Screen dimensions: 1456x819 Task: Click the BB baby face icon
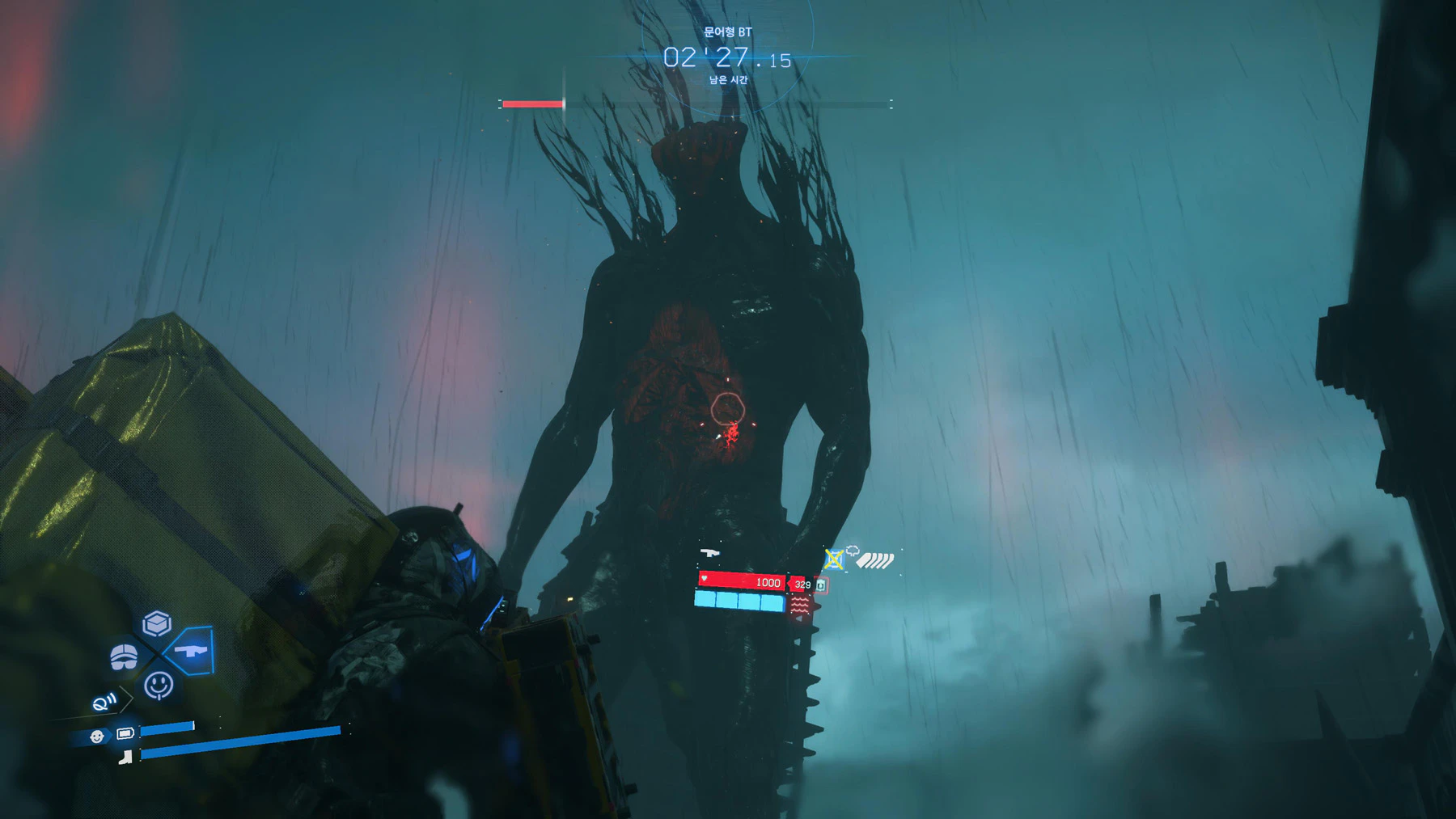tap(97, 736)
